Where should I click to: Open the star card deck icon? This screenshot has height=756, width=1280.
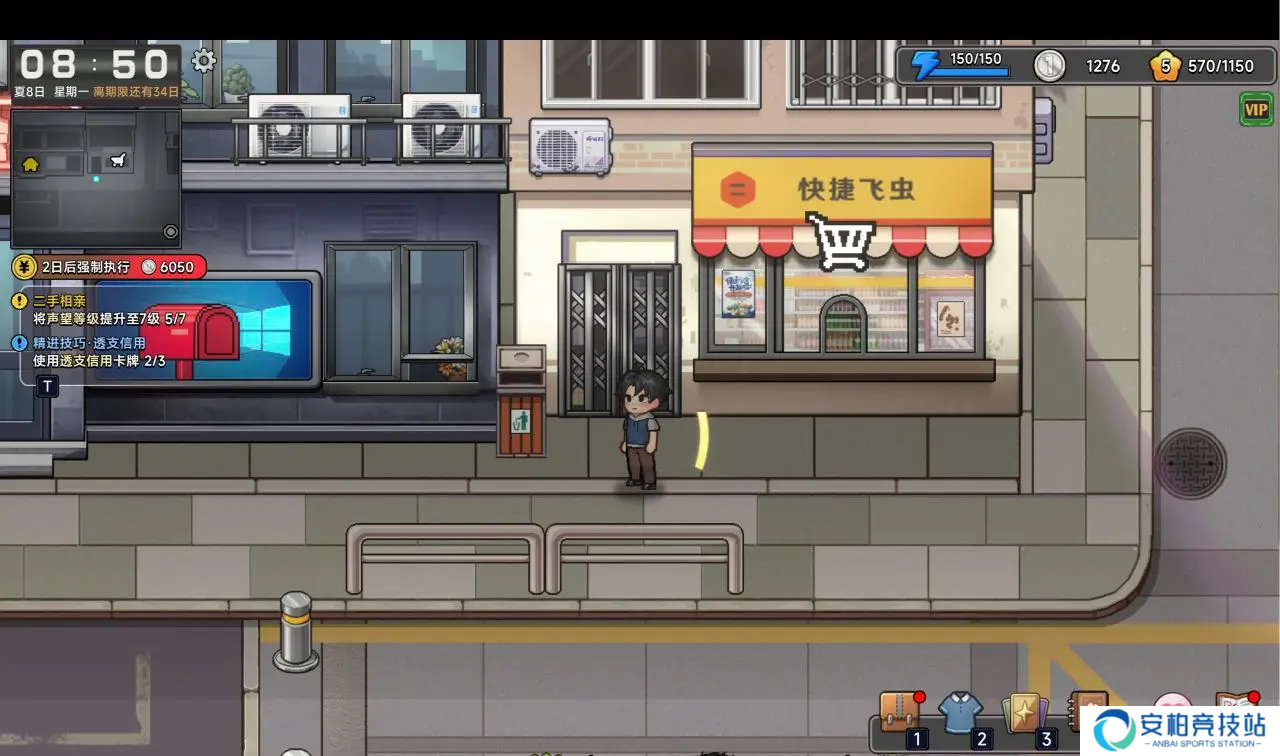point(1024,712)
